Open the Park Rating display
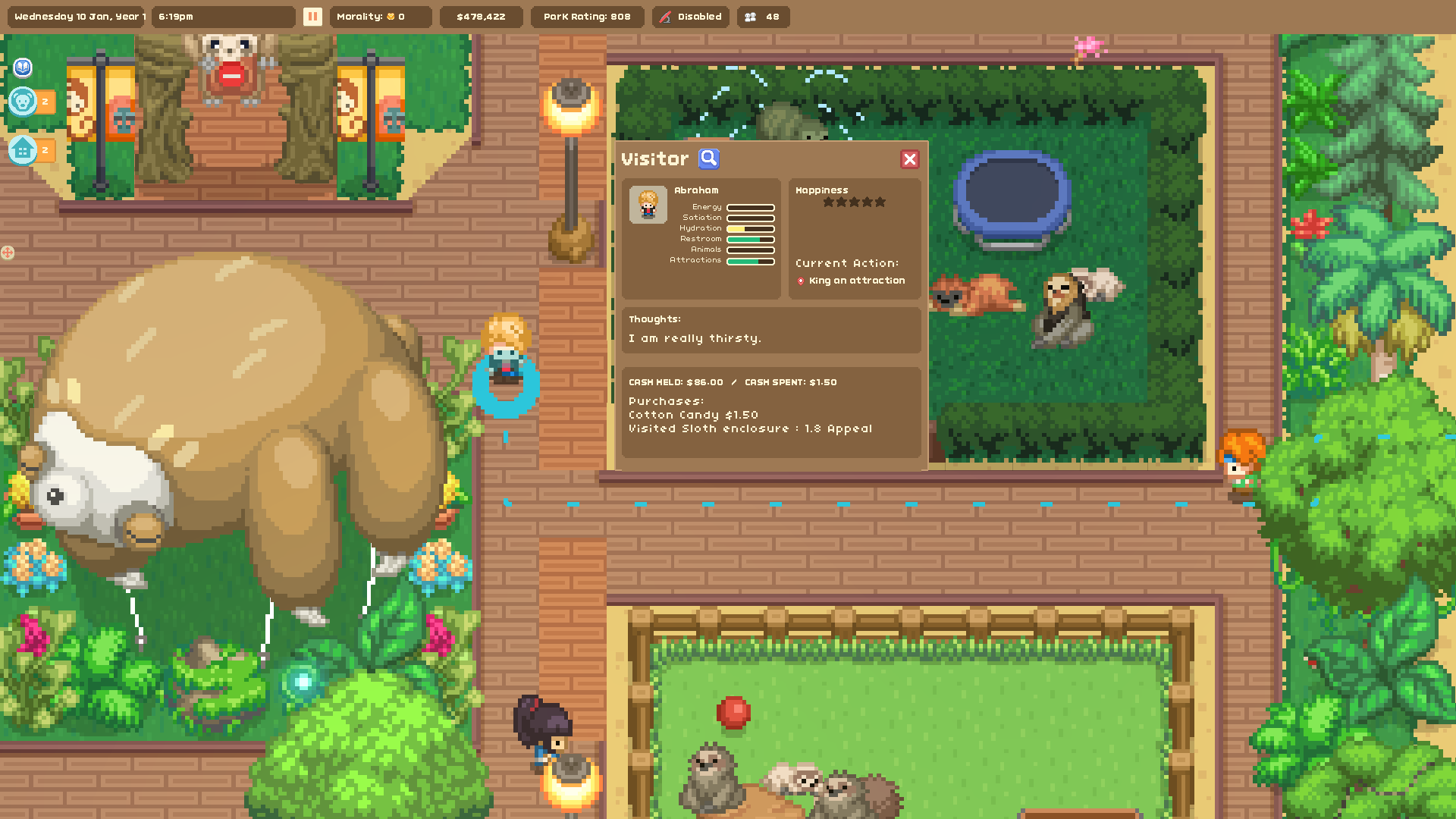This screenshot has width=1456, height=819. pos(587,16)
